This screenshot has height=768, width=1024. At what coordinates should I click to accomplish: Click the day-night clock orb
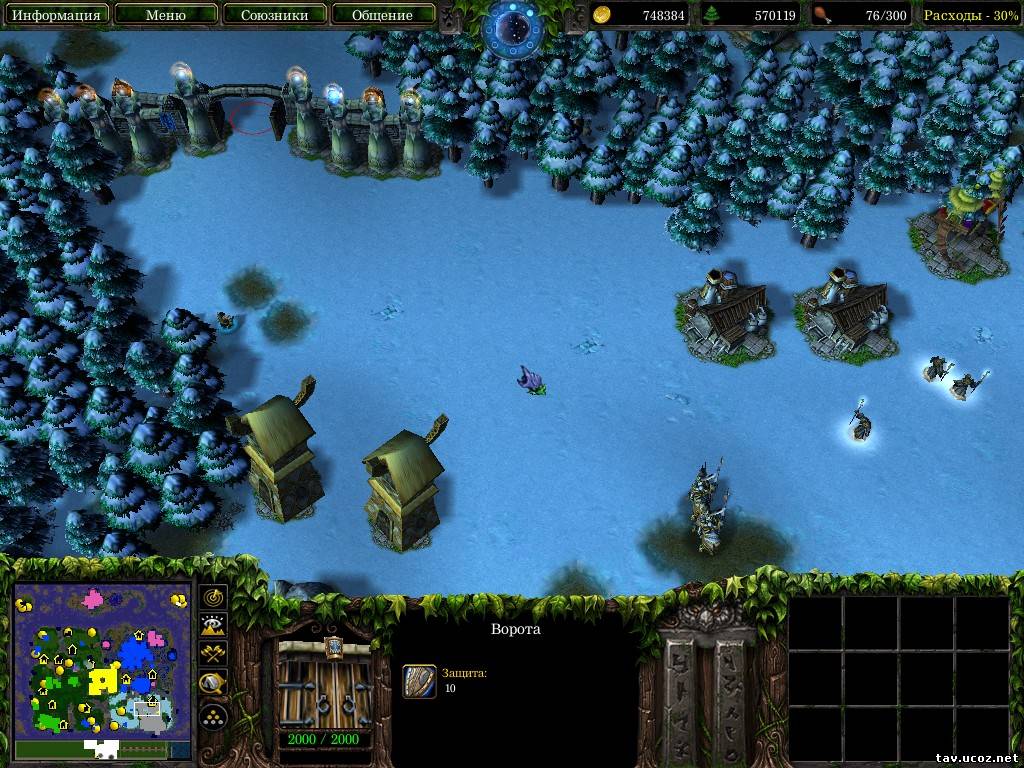(512, 27)
